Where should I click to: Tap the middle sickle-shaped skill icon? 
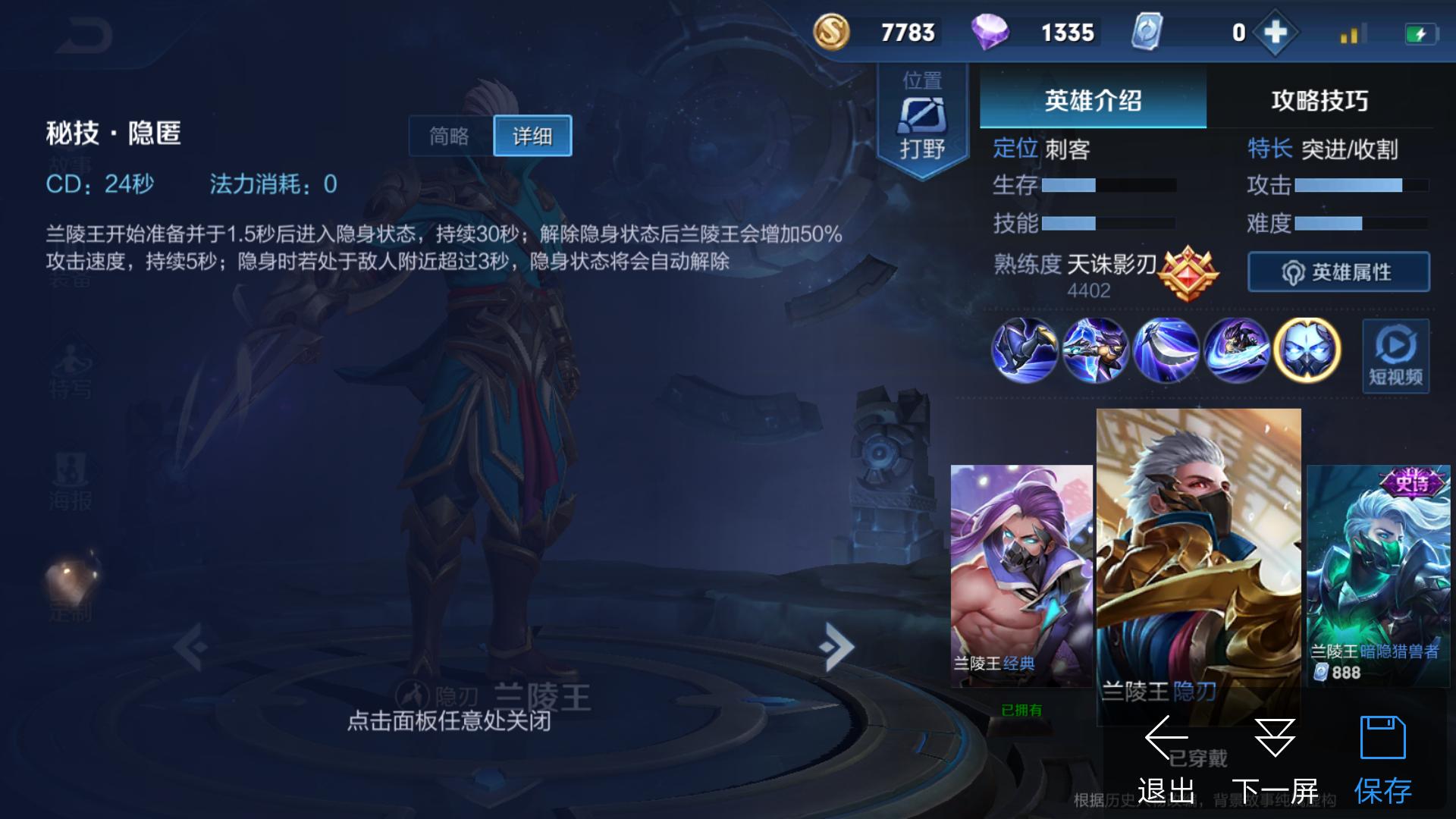tap(1166, 349)
